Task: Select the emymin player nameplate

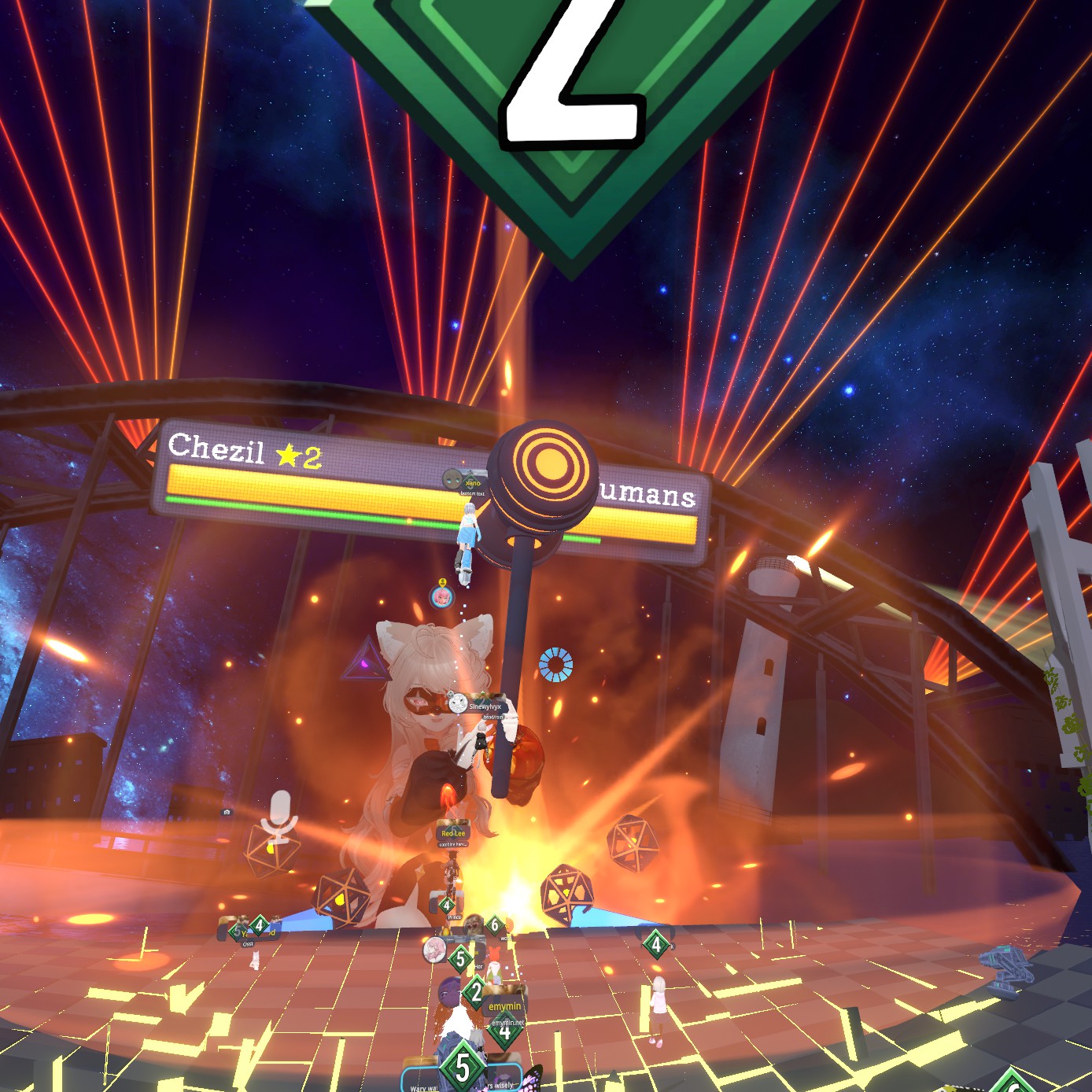Action: point(504,1006)
